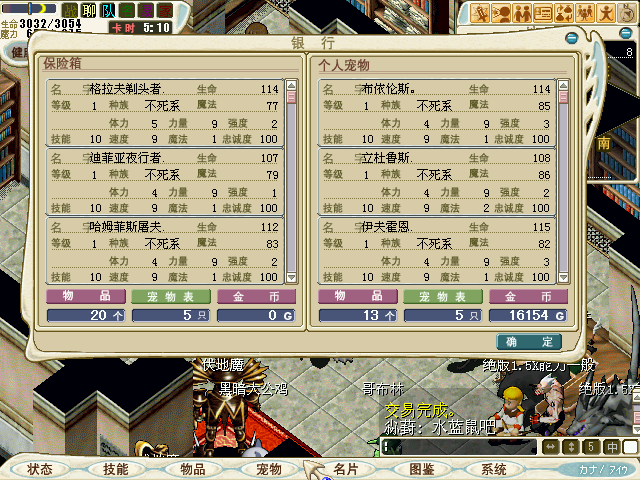The width and height of the screenshot is (640, 480).
Task: Show the personal panel 金币 tab
Action: pyautogui.click(x=528, y=297)
